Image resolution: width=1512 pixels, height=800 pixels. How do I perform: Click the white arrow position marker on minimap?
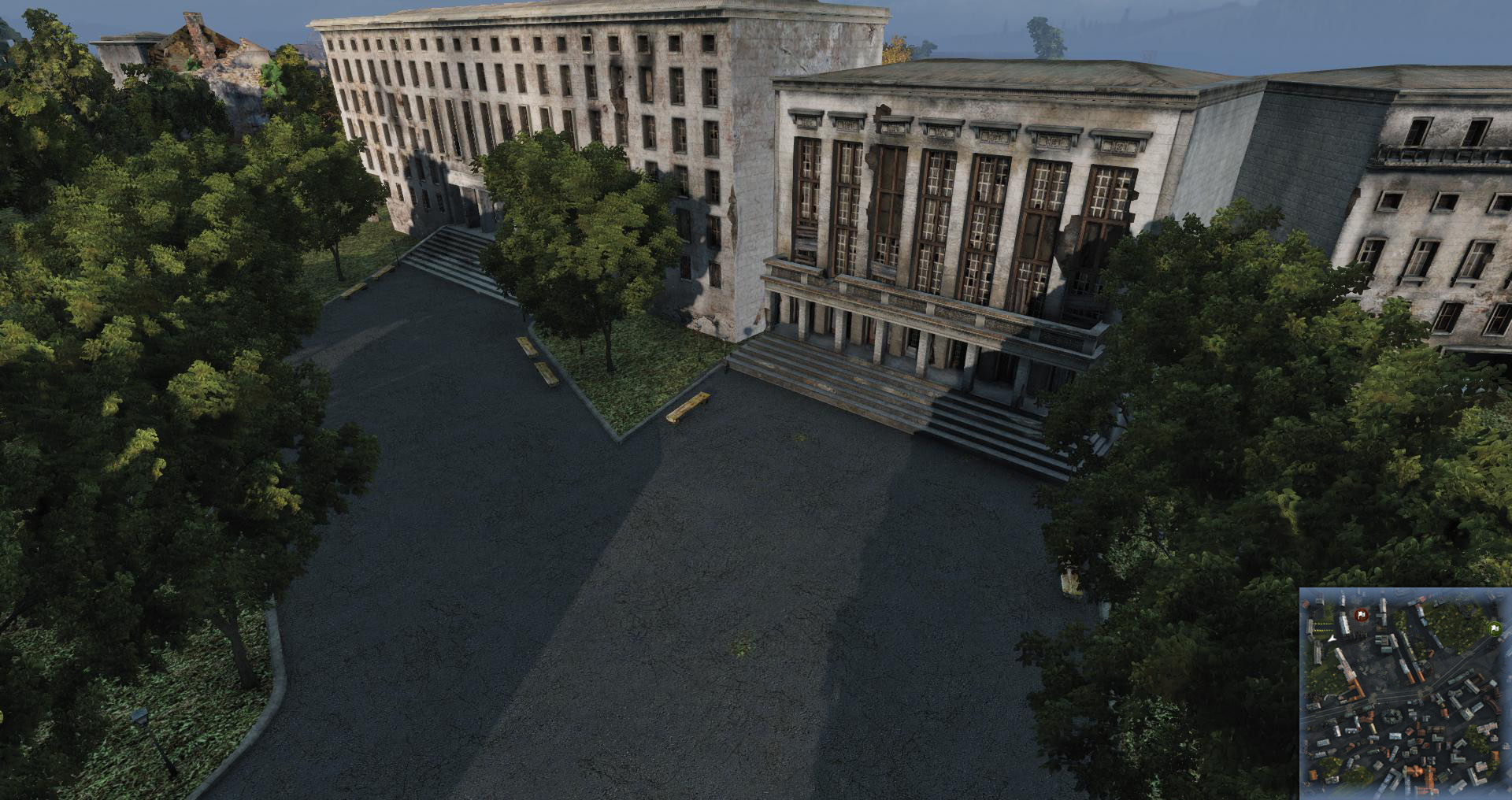coord(1332,640)
